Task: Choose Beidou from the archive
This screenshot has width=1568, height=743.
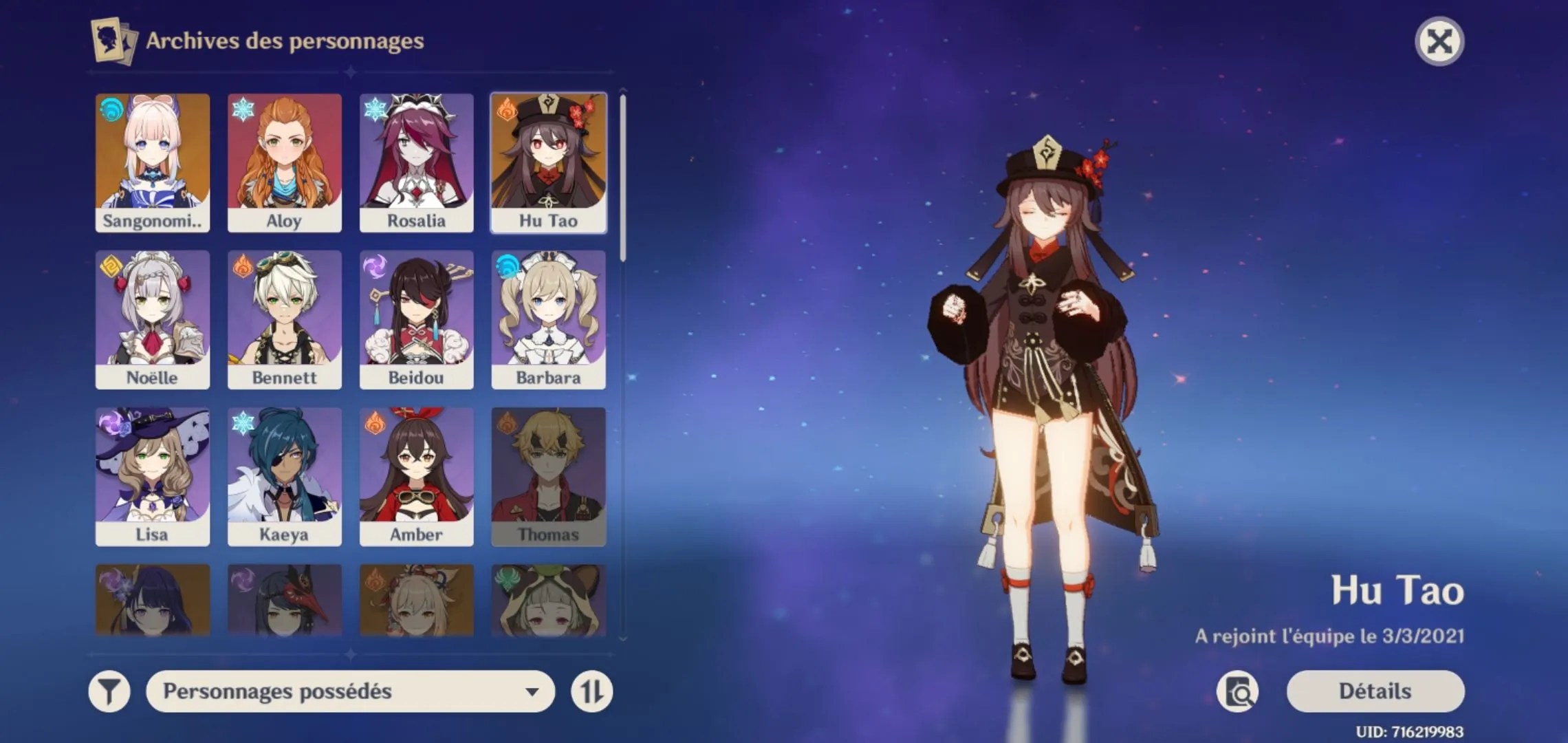Action: point(416,320)
